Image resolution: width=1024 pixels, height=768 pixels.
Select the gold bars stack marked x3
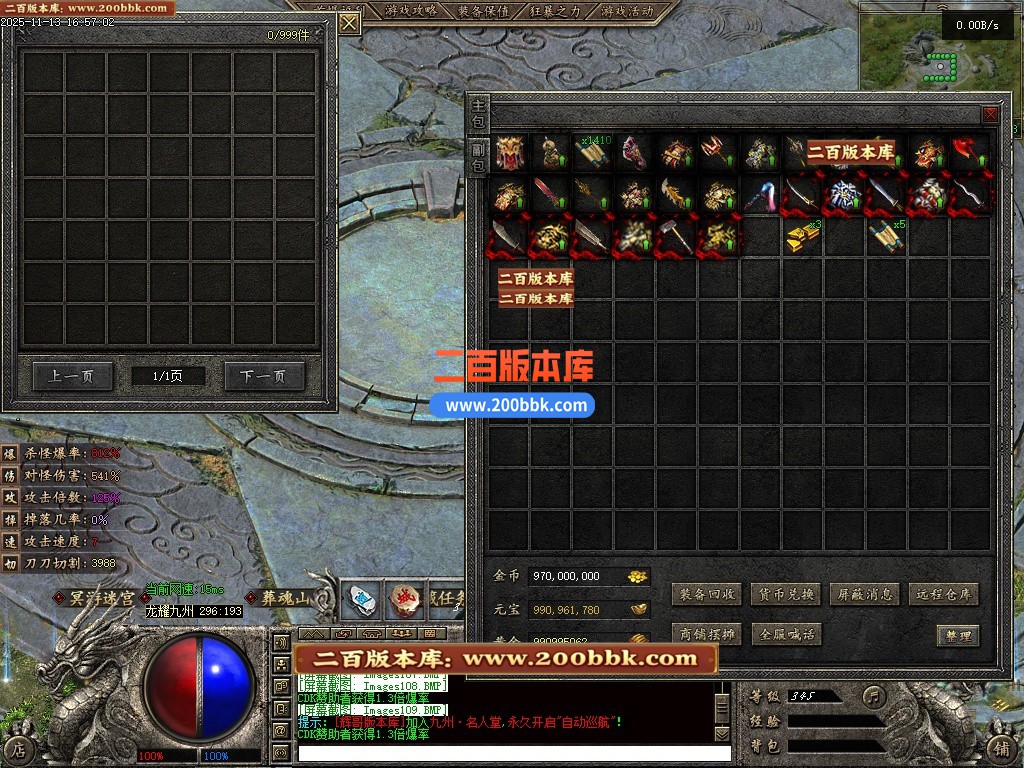(802, 237)
